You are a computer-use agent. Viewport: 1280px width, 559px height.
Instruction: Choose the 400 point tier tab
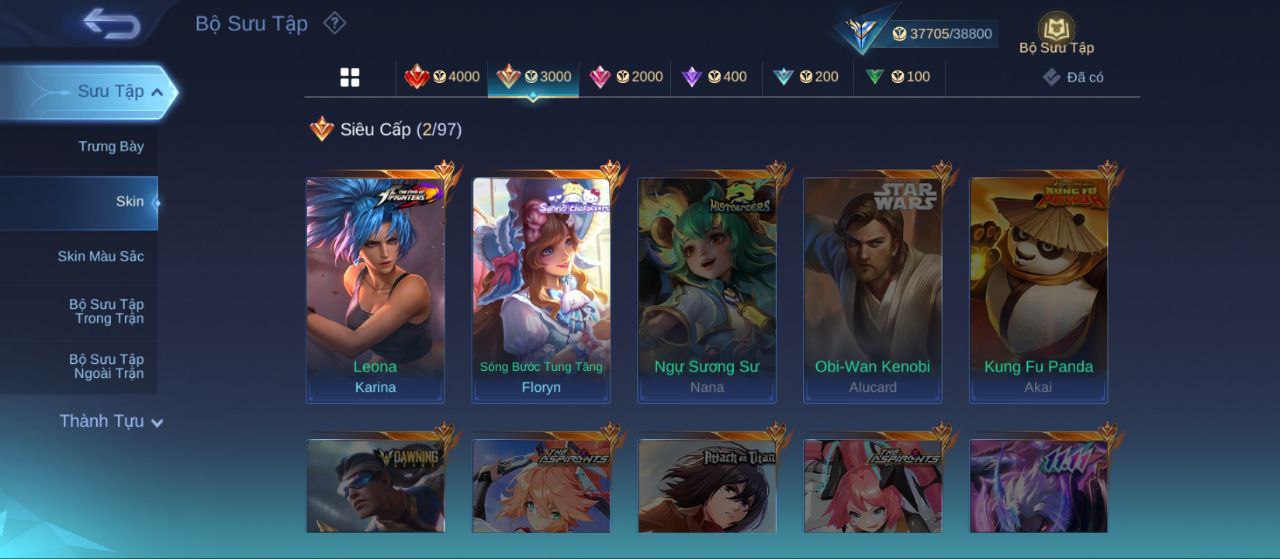[x=715, y=77]
